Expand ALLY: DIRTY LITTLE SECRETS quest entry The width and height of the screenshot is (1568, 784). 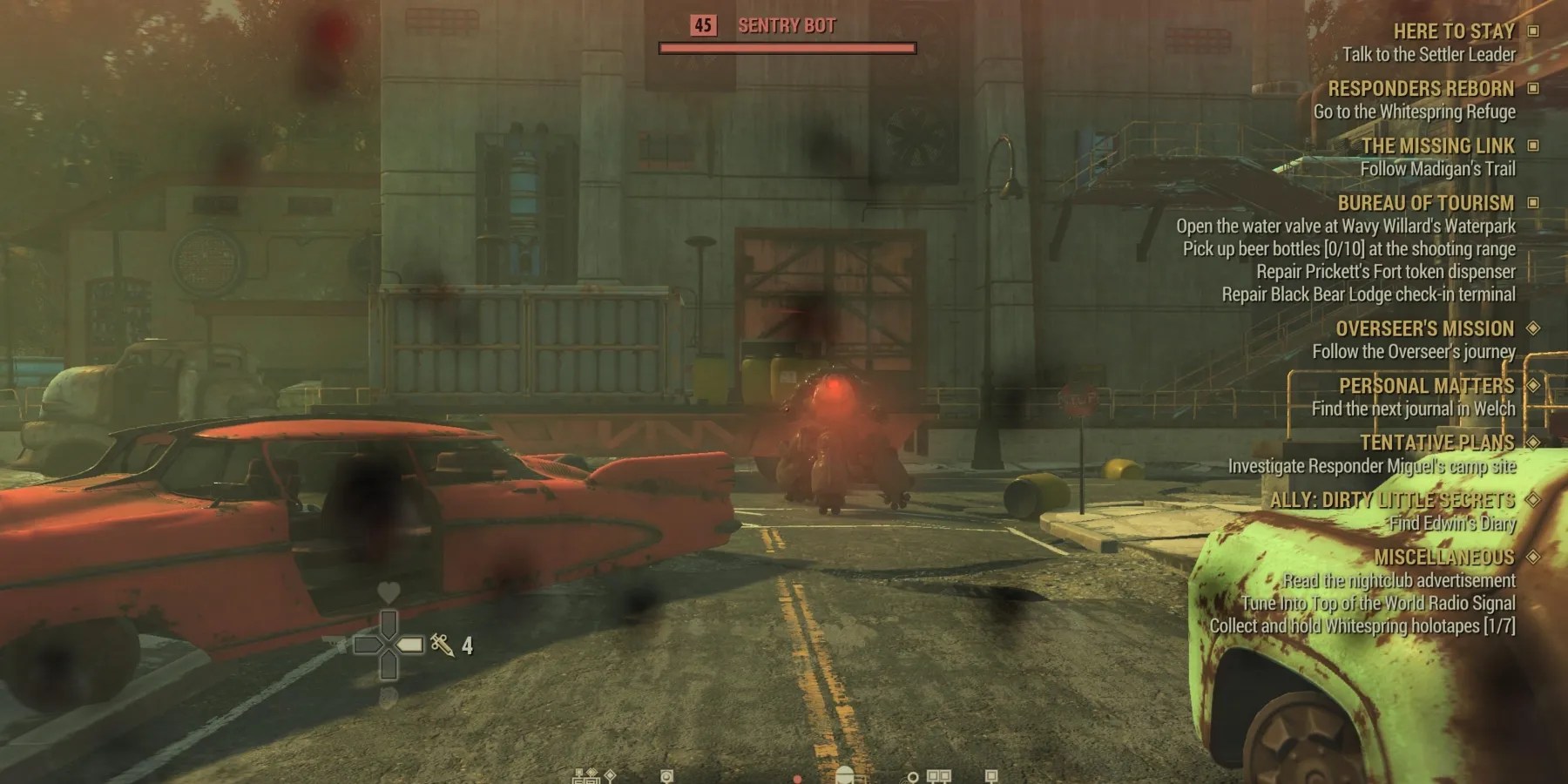click(1535, 500)
